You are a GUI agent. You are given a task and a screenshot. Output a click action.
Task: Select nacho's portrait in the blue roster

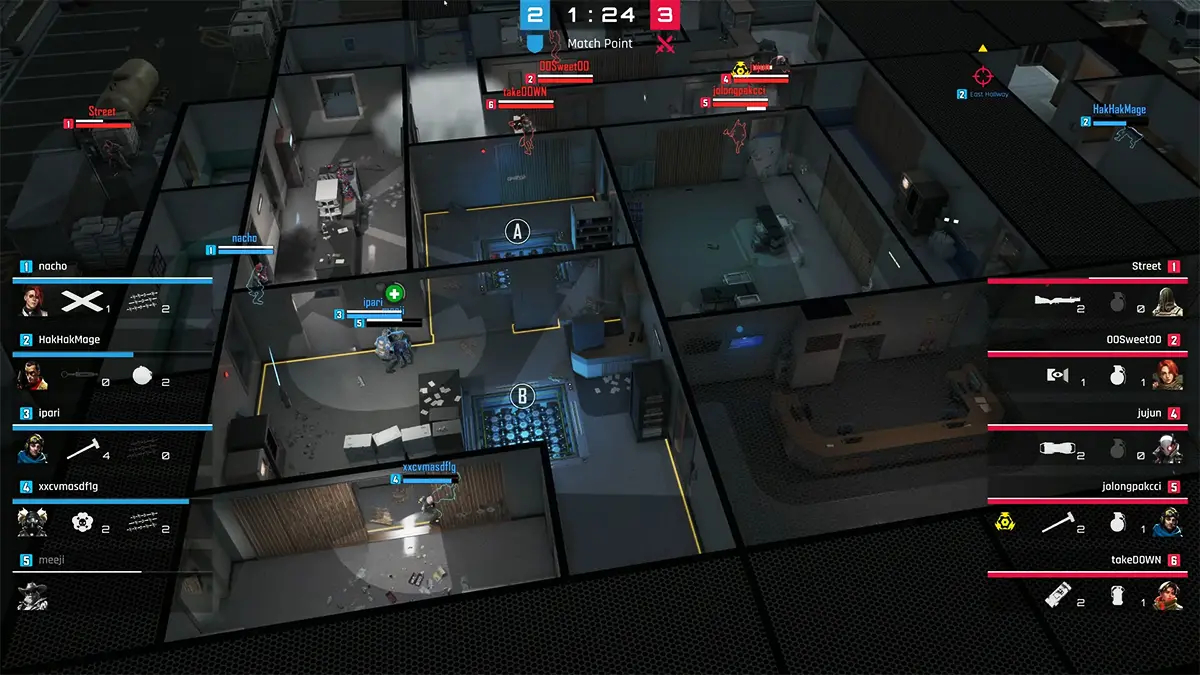pos(34,301)
